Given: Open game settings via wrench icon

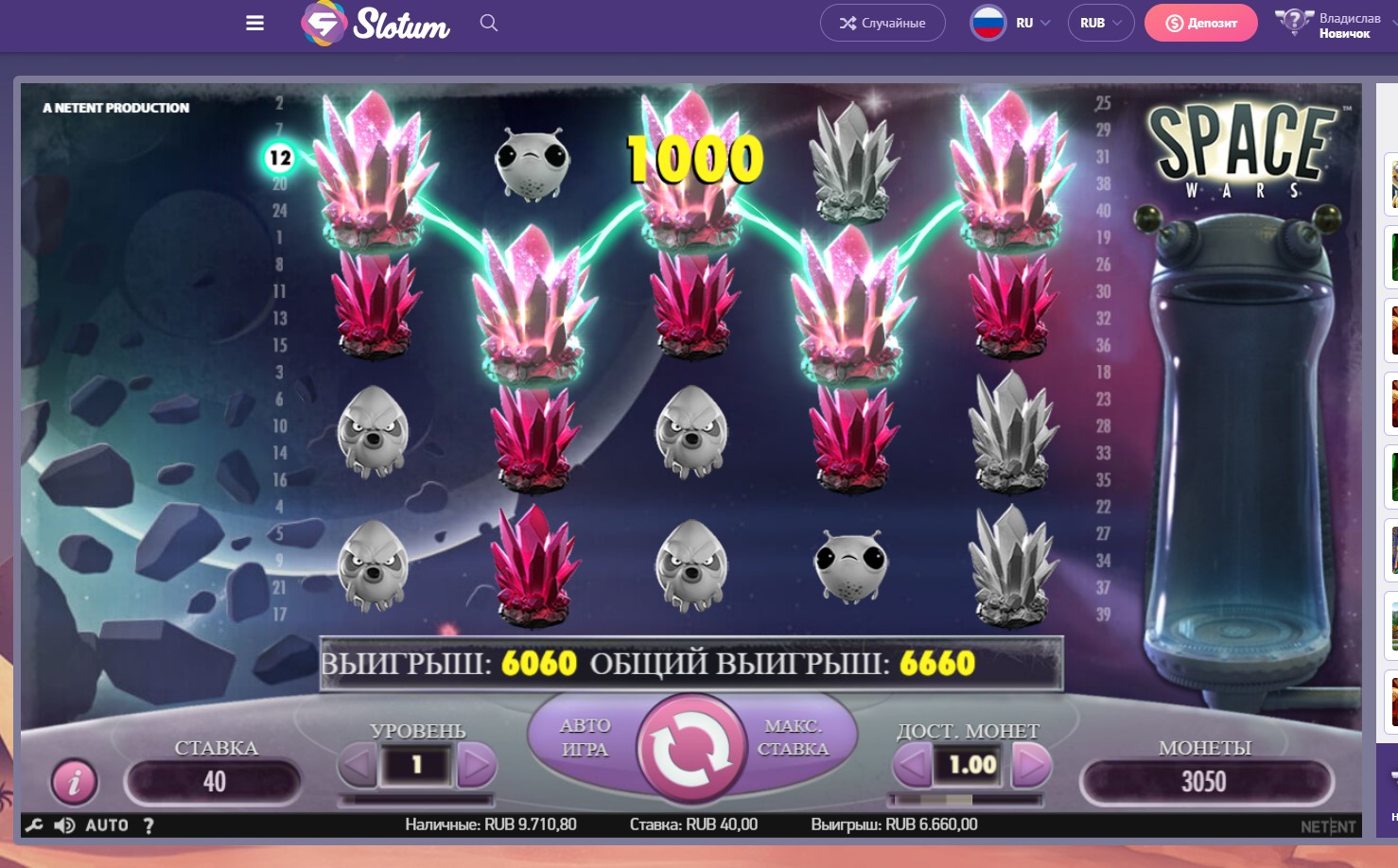Looking at the screenshot, I should tap(34, 825).
